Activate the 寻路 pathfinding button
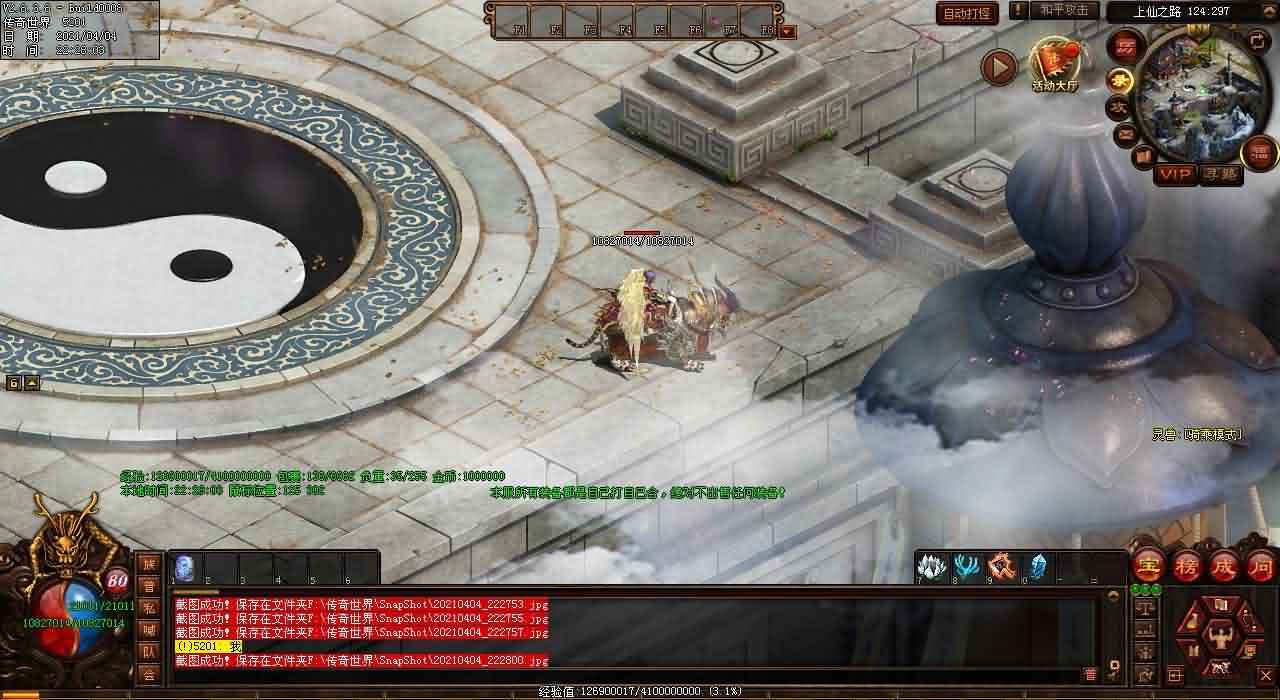 tap(1221, 175)
